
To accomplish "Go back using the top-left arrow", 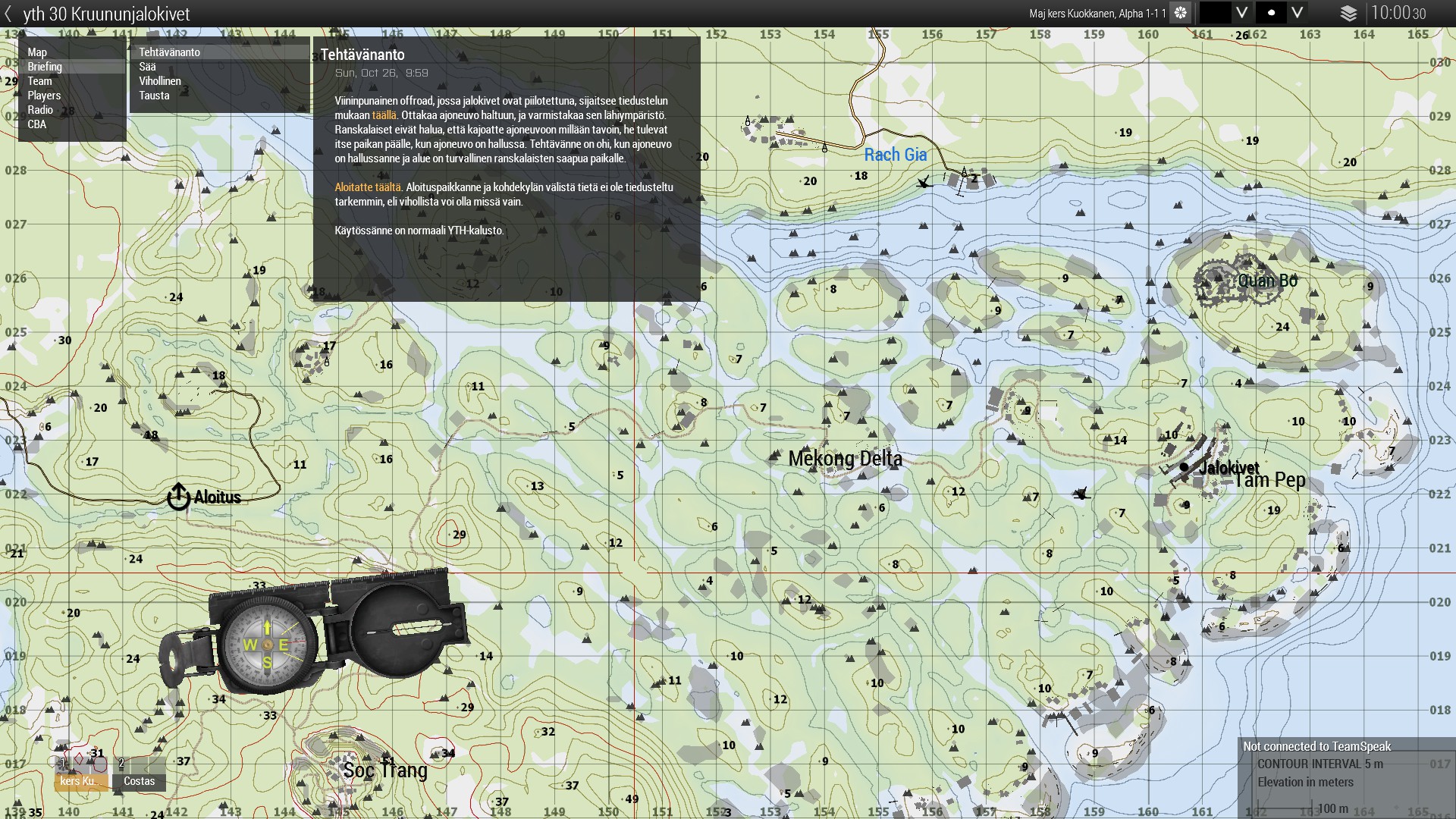I will tap(8, 14).
